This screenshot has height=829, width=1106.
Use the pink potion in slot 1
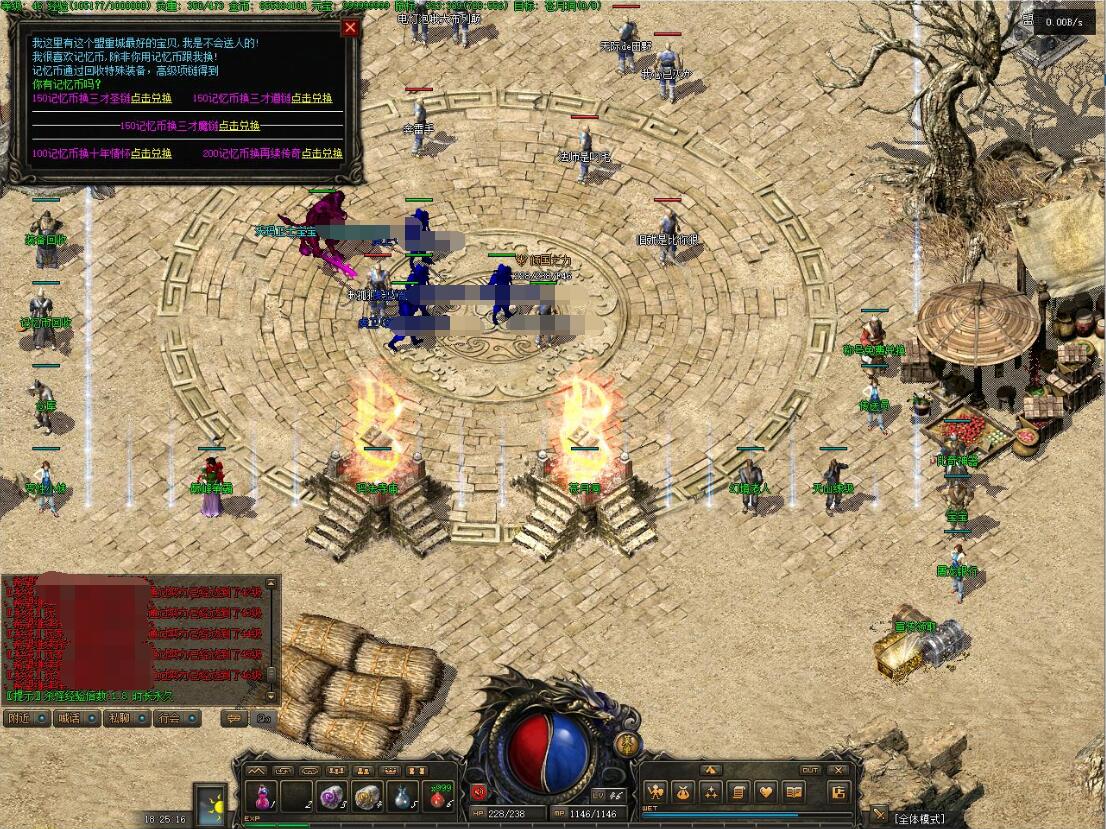coord(263,796)
